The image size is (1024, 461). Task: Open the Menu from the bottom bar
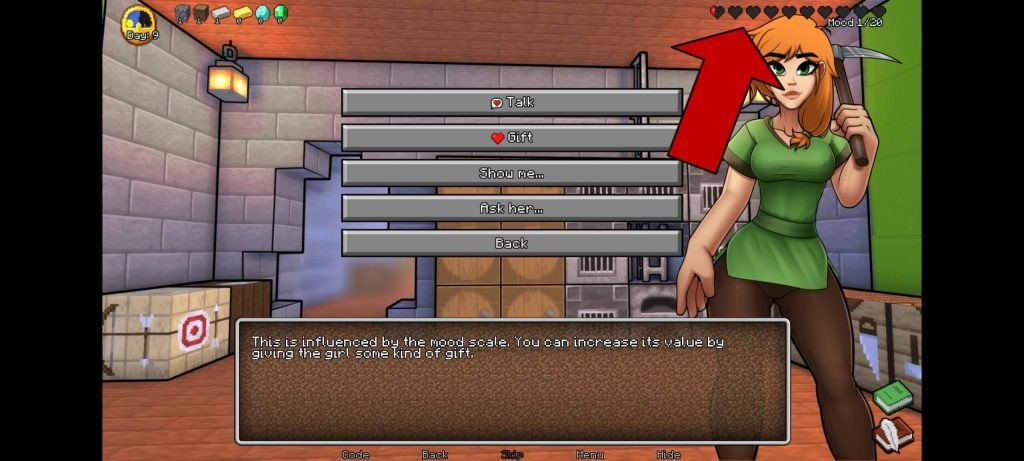pos(589,454)
